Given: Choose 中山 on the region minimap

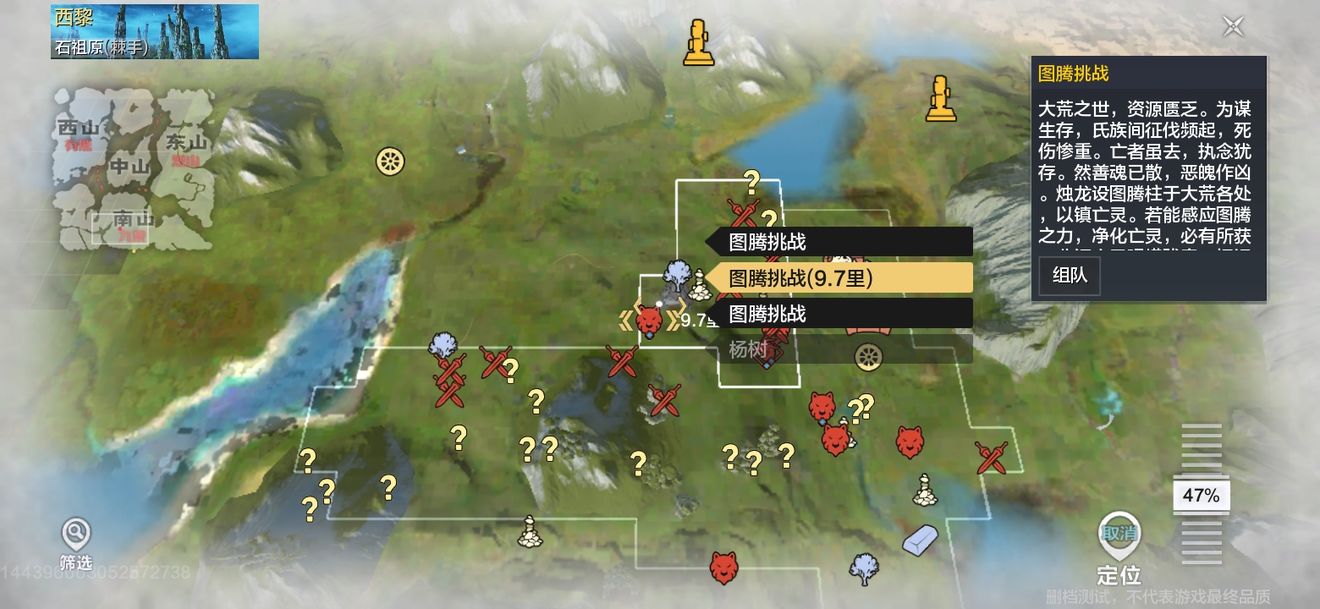Looking at the screenshot, I should pos(130,168).
